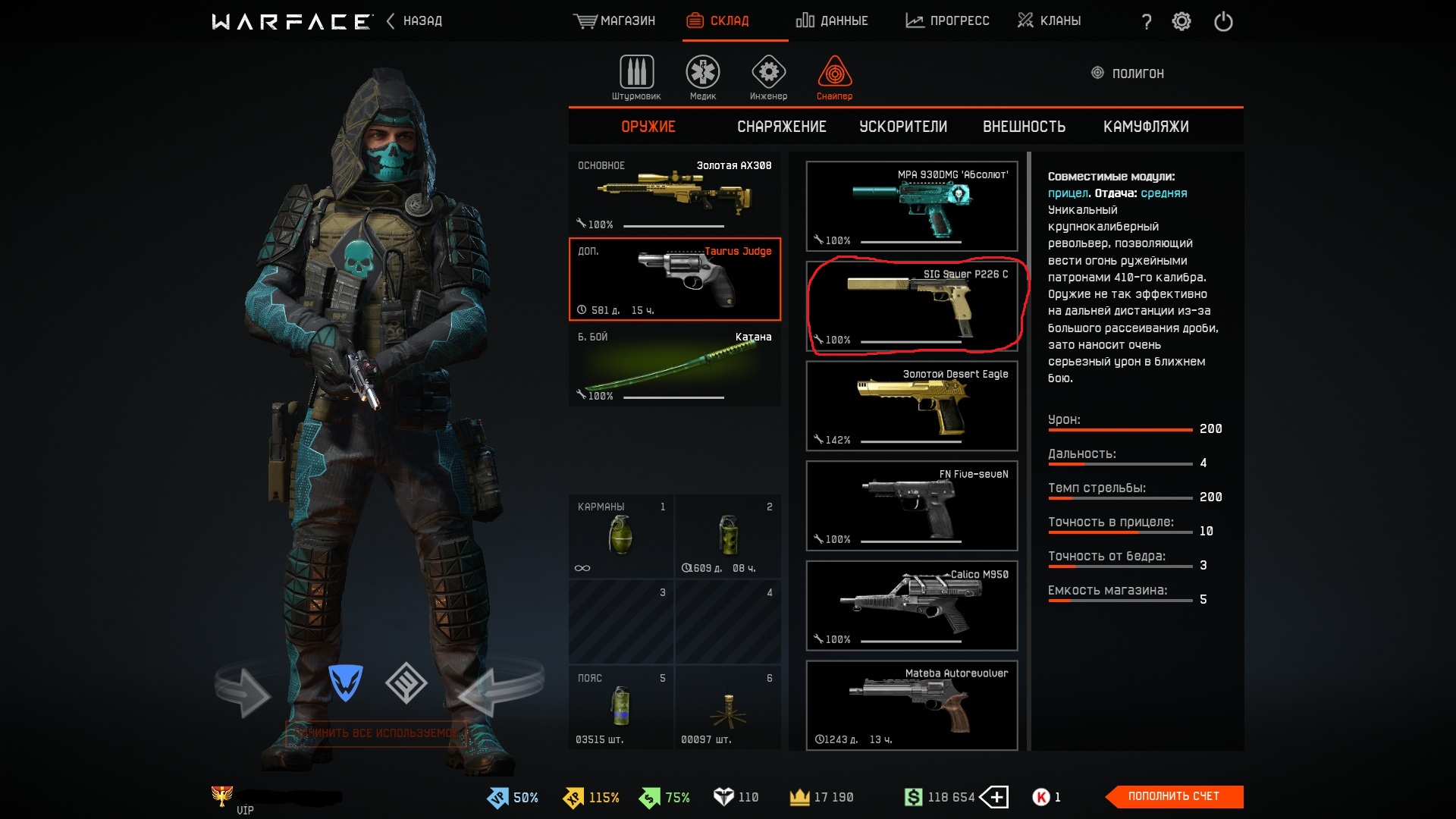Select the Золотая AX308 primary weapon slot
This screenshot has width=1456, height=819.
tap(674, 194)
